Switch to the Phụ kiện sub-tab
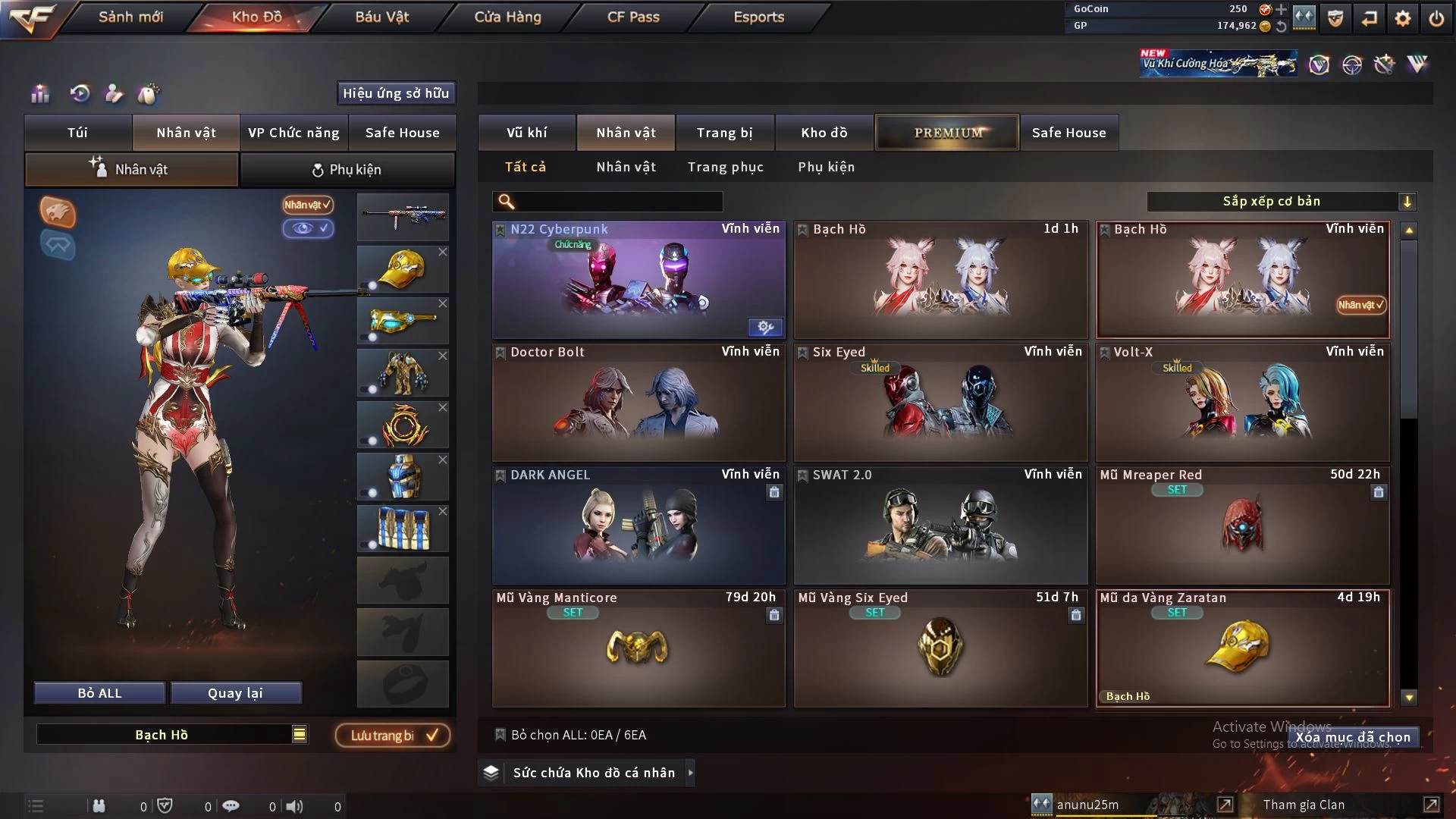 (x=347, y=170)
